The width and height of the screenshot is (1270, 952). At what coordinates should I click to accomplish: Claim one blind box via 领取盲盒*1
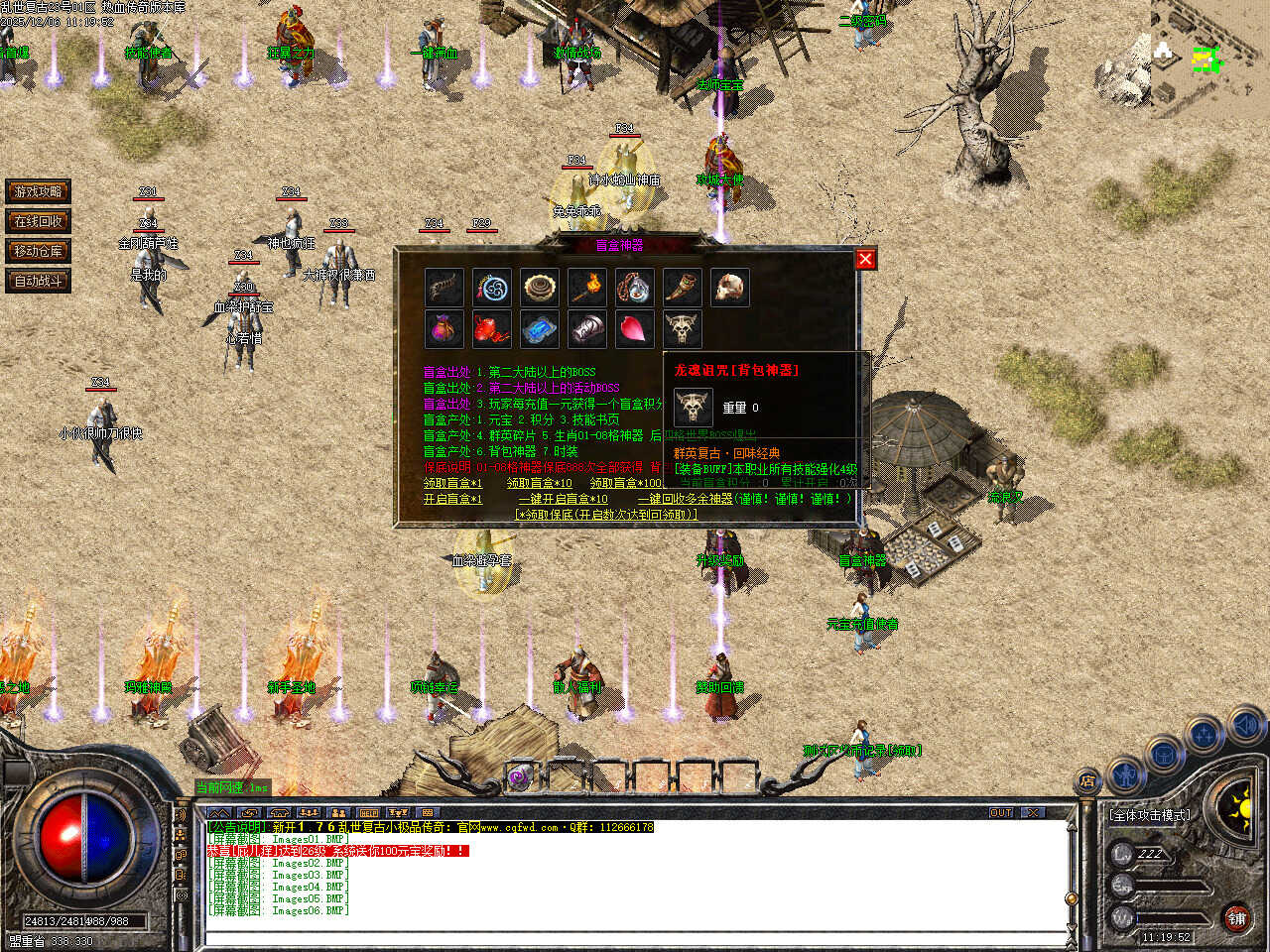pos(452,483)
